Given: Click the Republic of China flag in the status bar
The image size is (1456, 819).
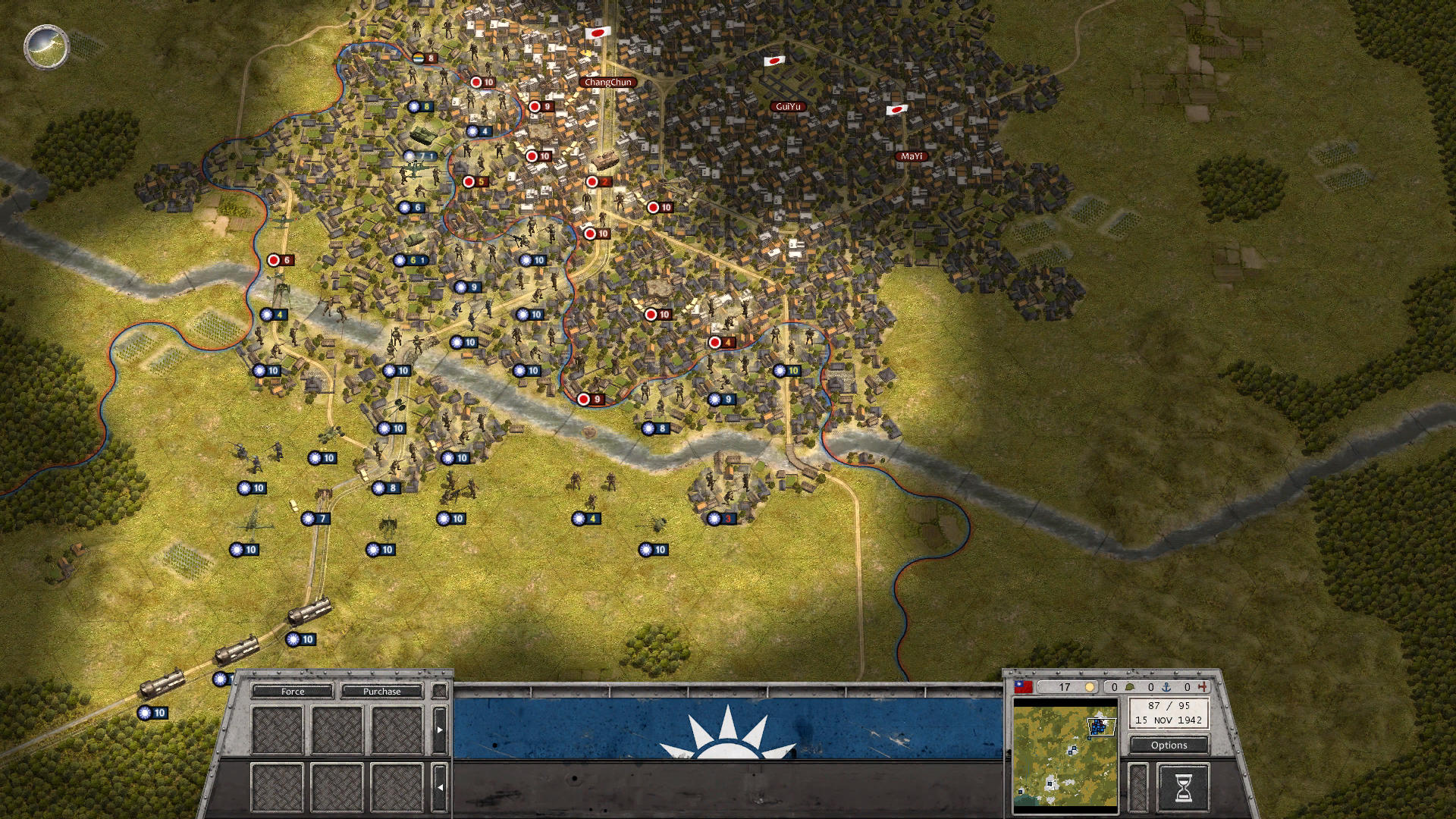Looking at the screenshot, I should (x=1022, y=686).
